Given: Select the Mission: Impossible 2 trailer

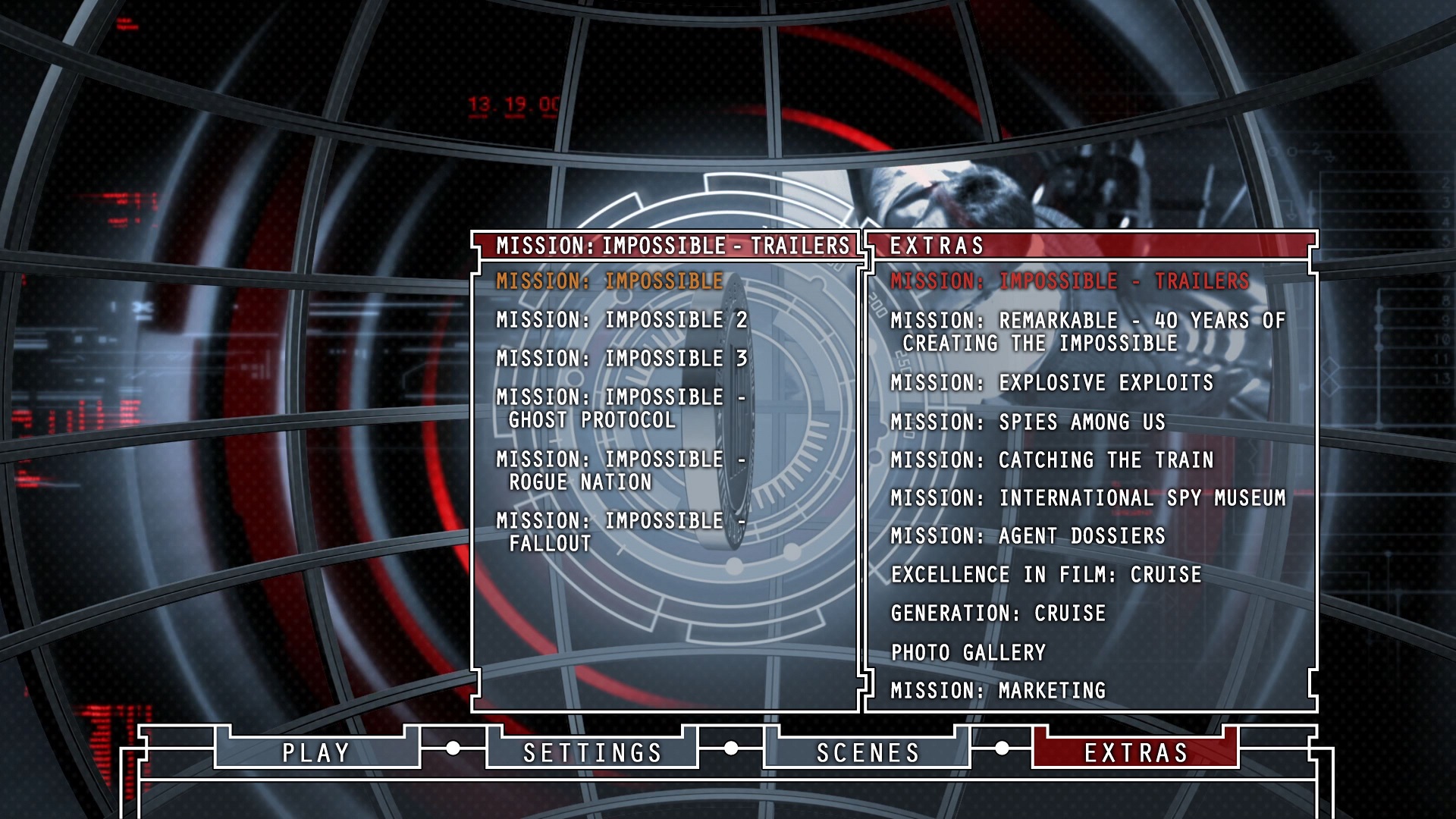Looking at the screenshot, I should [x=622, y=320].
